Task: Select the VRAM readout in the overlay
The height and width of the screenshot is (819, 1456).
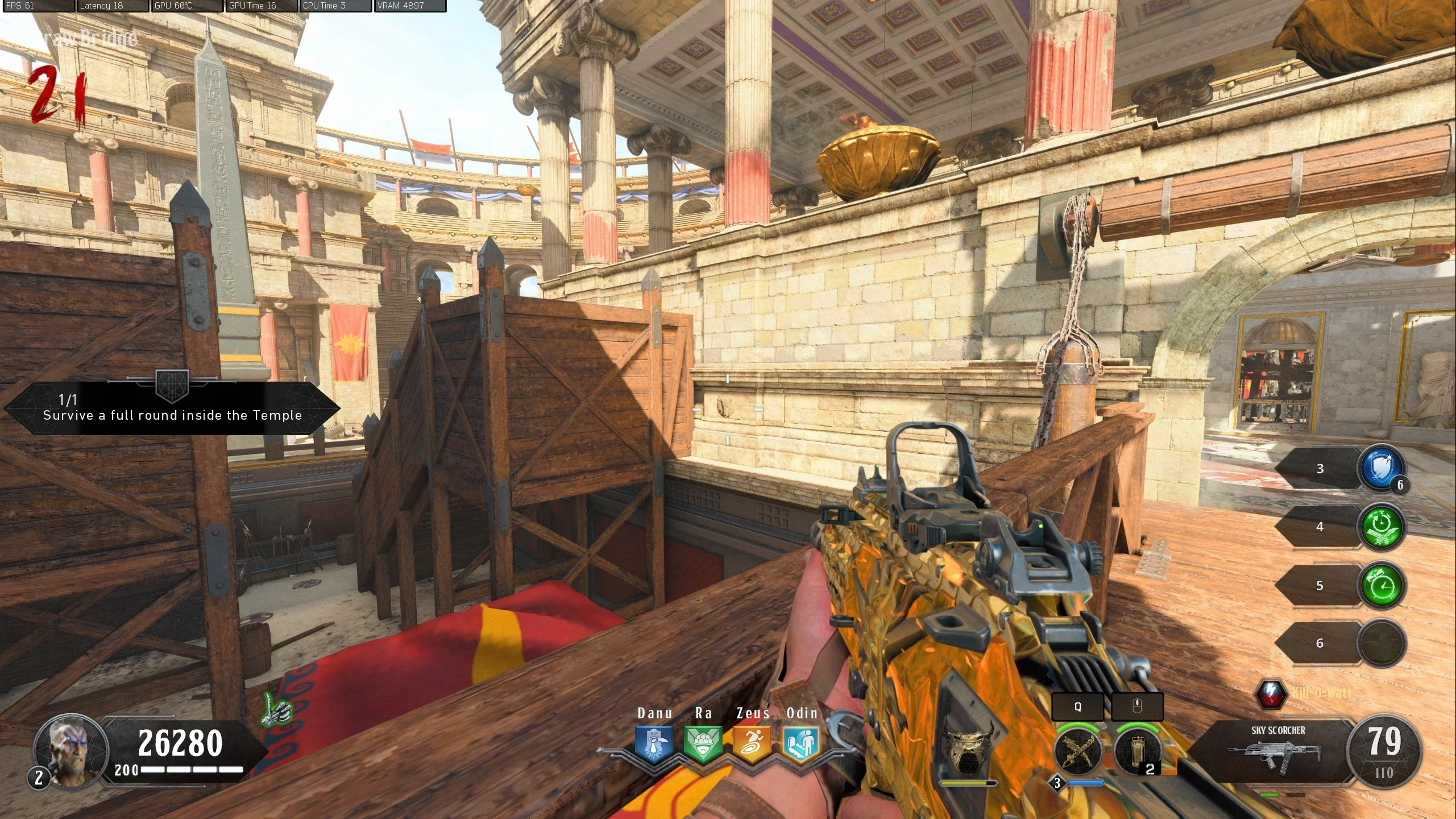Action: click(410, 6)
